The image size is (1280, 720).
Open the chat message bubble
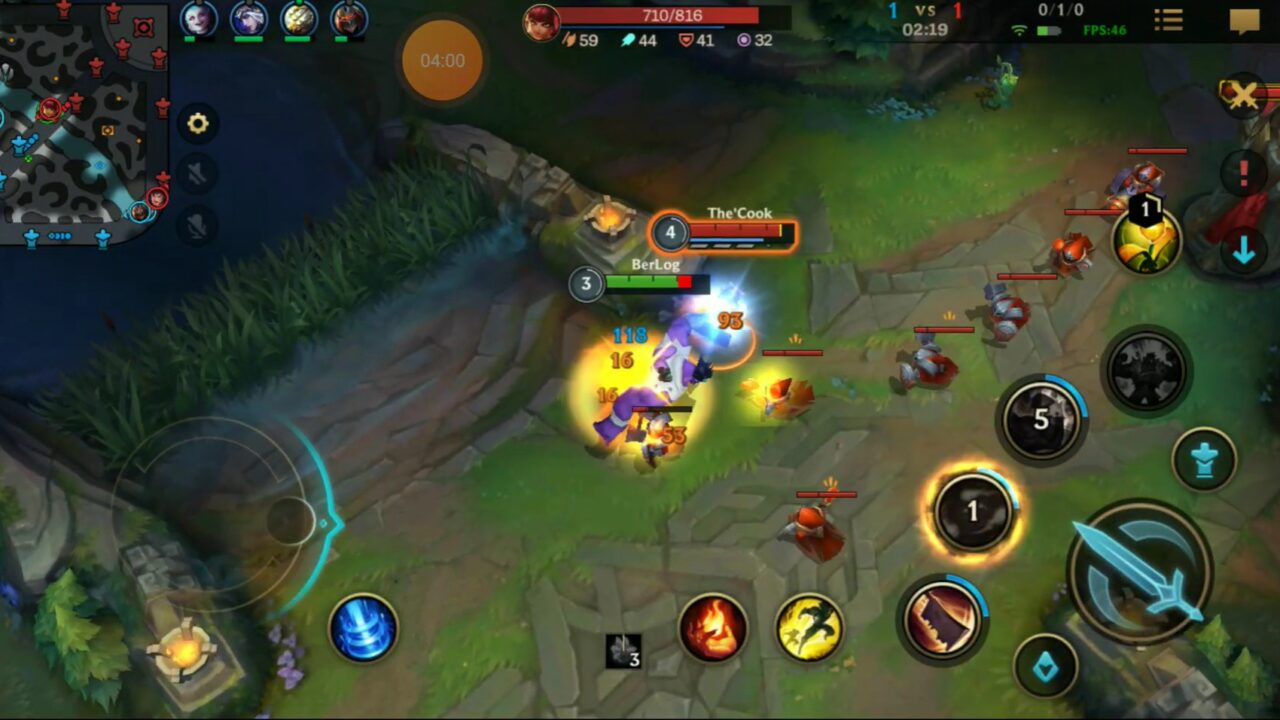click(x=1245, y=22)
